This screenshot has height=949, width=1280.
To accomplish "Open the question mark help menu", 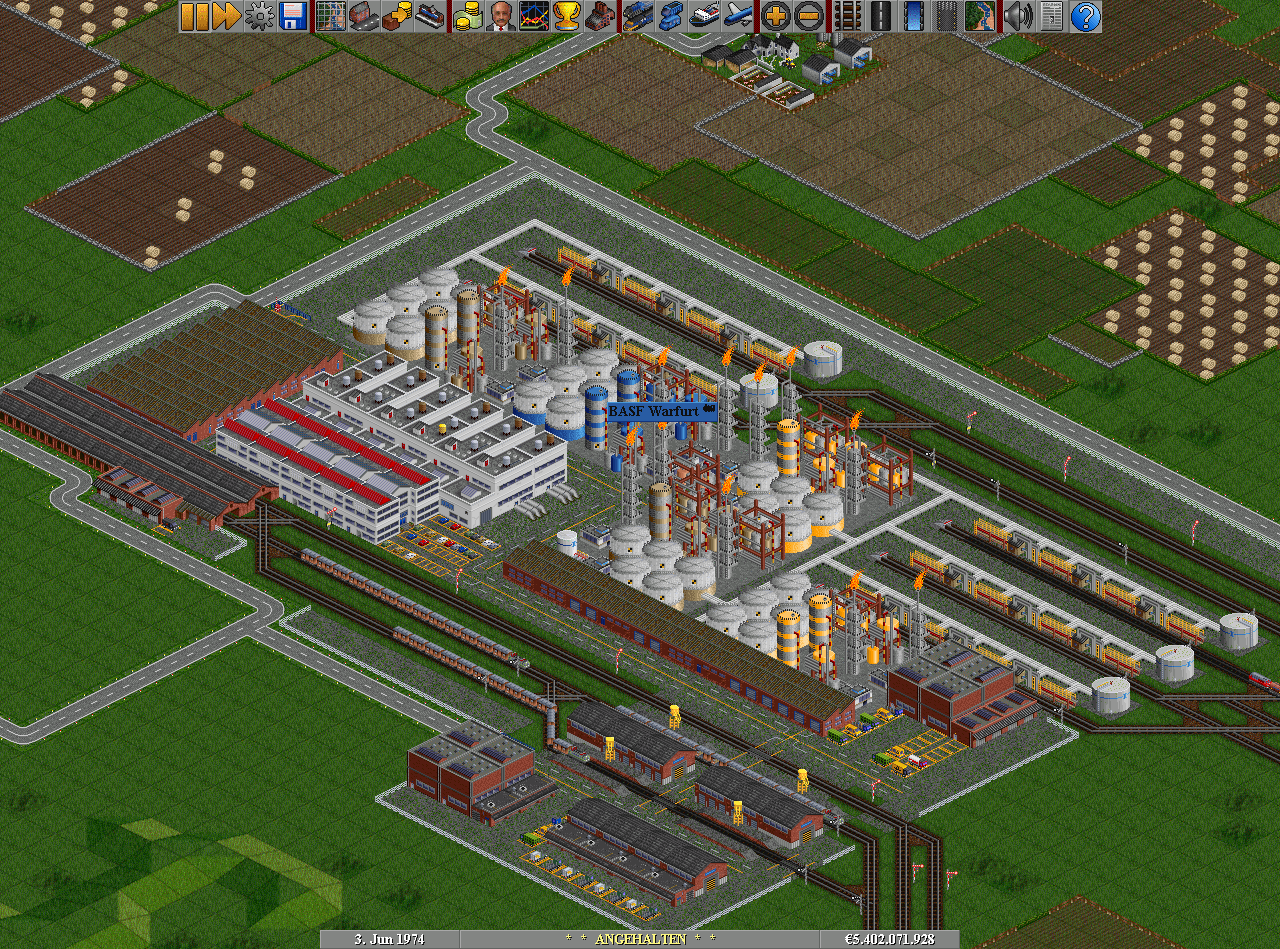I will pyautogui.click(x=1085, y=16).
